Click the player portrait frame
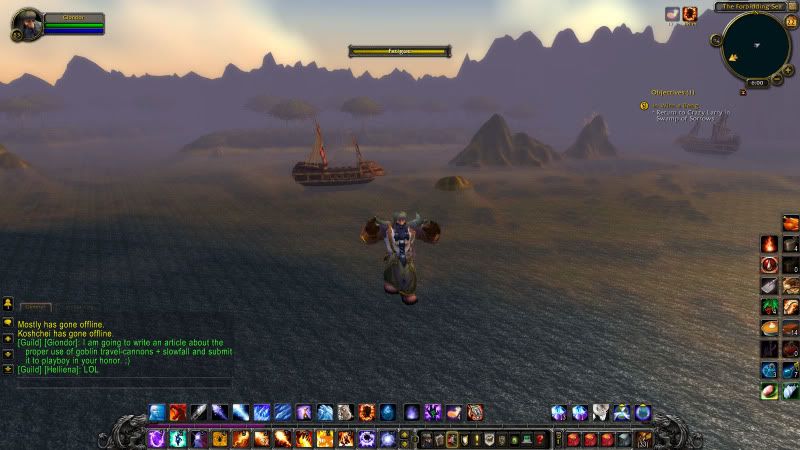Viewport: 800px width, 450px height. [x=26, y=23]
